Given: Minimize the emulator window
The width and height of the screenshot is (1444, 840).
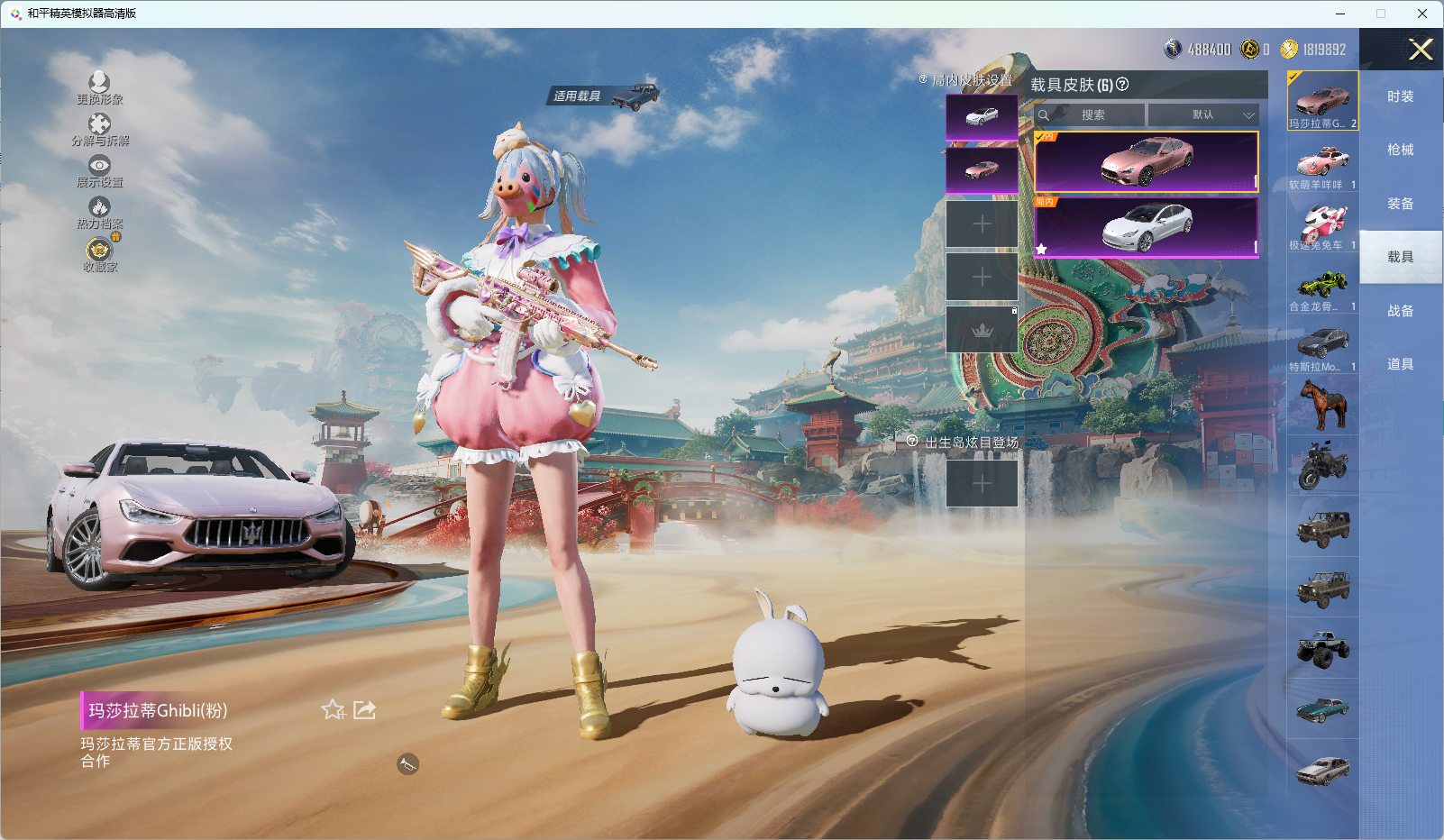Looking at the screenshot, I should 1340,14.
